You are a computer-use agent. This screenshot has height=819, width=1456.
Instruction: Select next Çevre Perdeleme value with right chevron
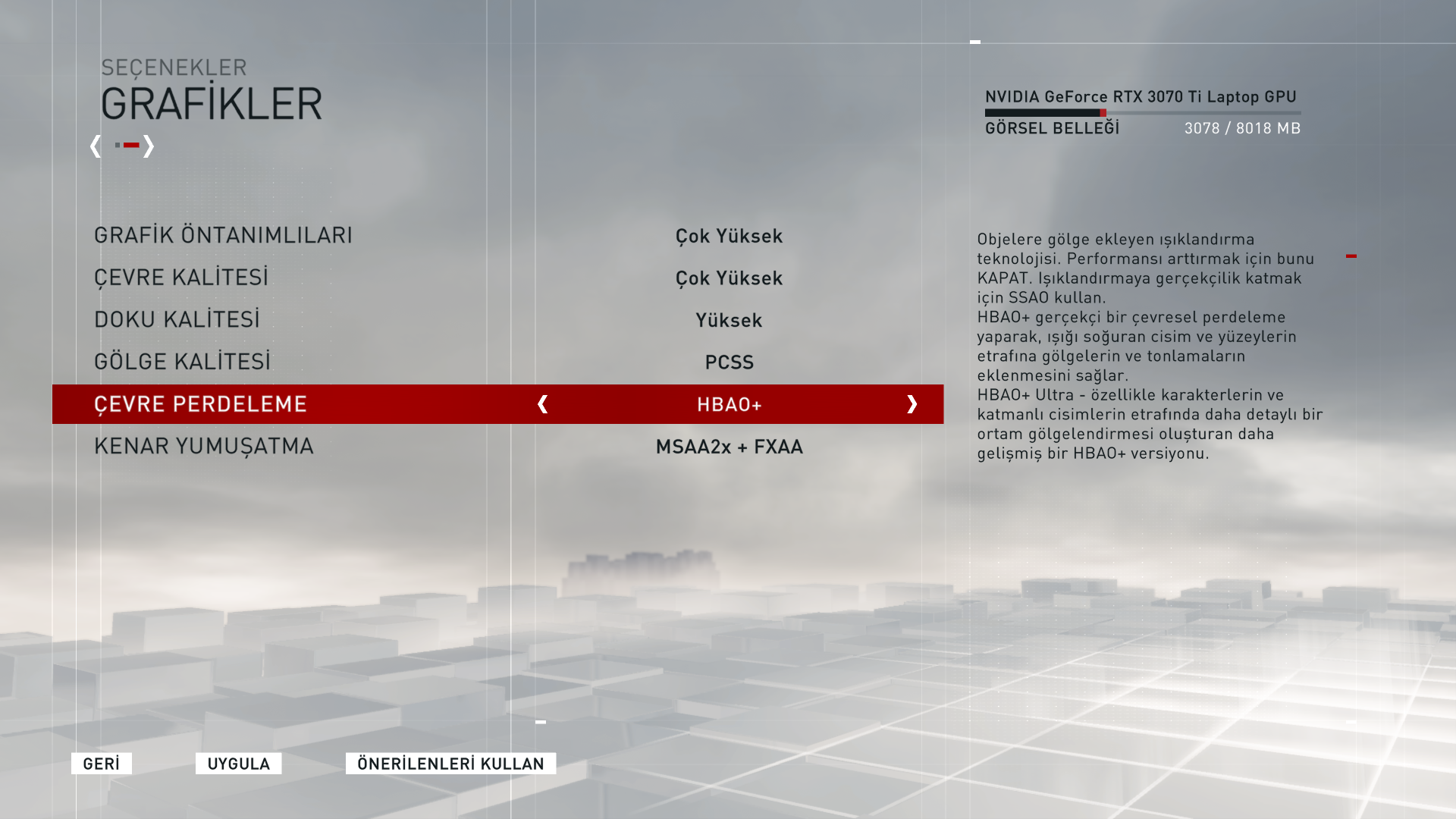click(x=913, y=404)
